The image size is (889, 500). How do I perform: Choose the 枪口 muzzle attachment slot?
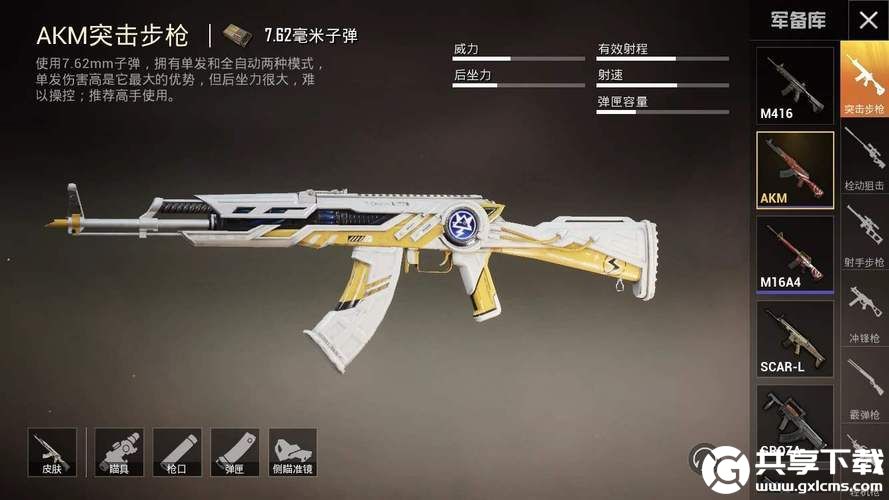pos(177,453)
